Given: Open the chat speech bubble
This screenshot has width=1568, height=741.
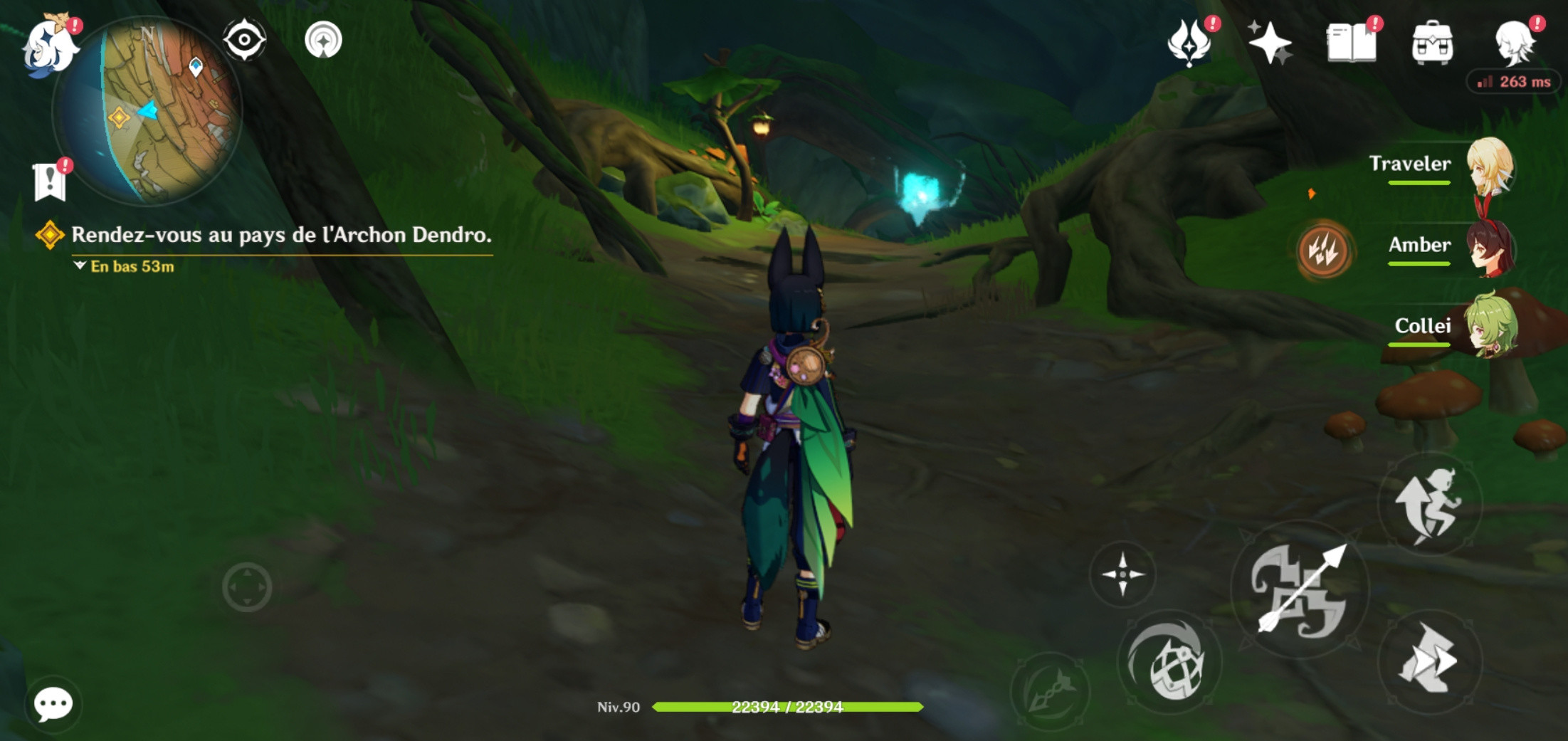Looking at the screenshot, I should click(x=53, y=704).
